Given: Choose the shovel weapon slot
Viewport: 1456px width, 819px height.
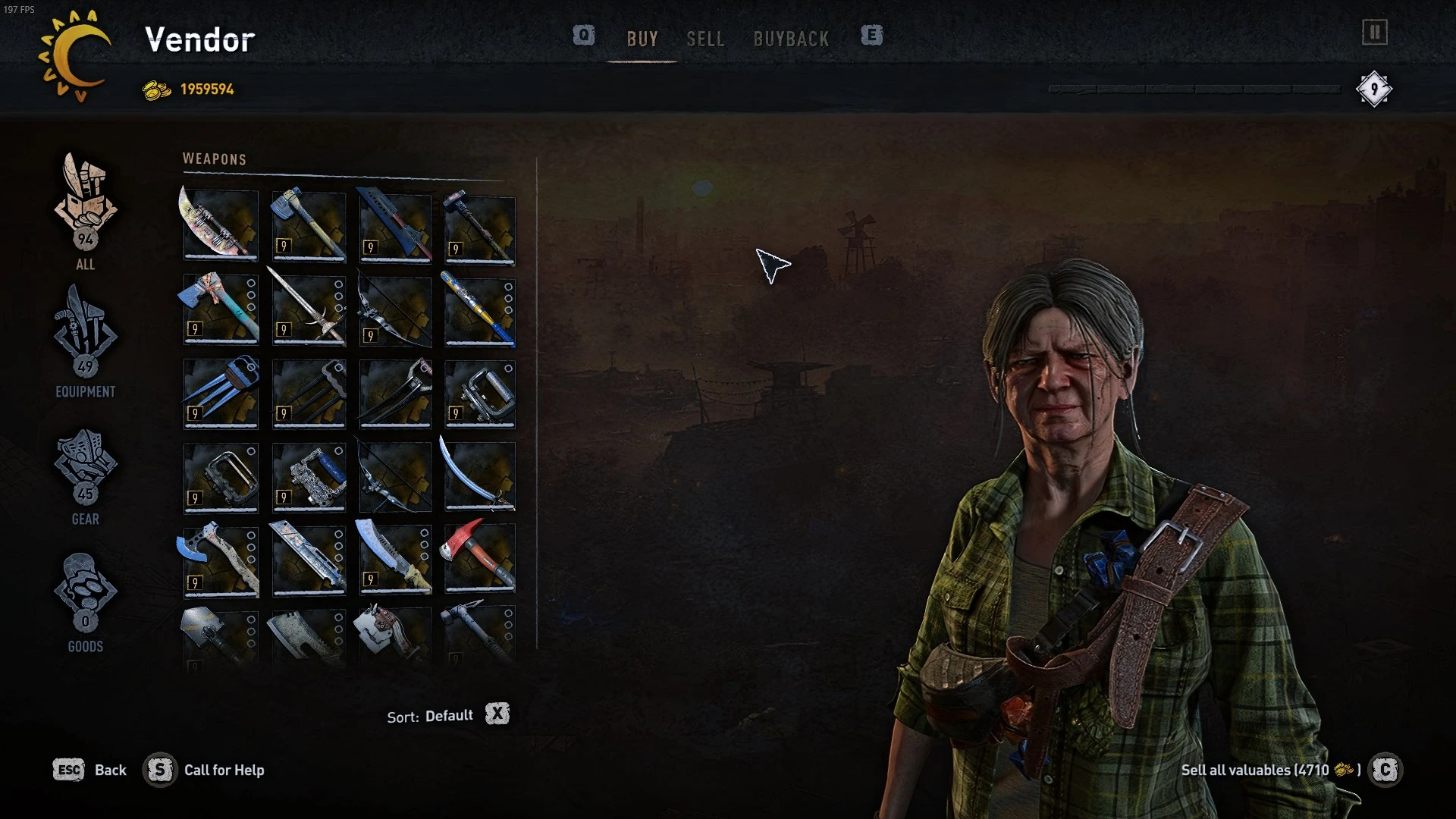Looking at the screenshot, I should [221, 637].
